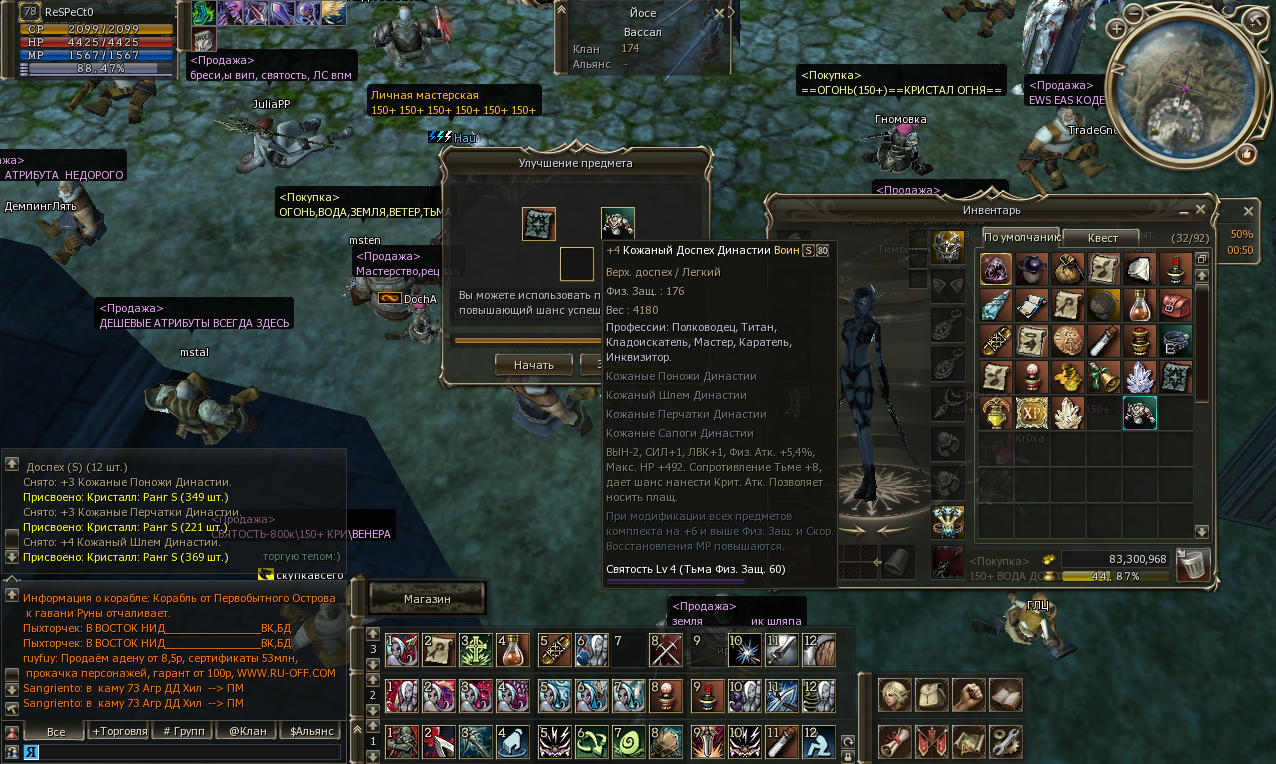Open the @Клан chat tab
This screenshot has width=1276, height=764.
click(x=247, y=731)
